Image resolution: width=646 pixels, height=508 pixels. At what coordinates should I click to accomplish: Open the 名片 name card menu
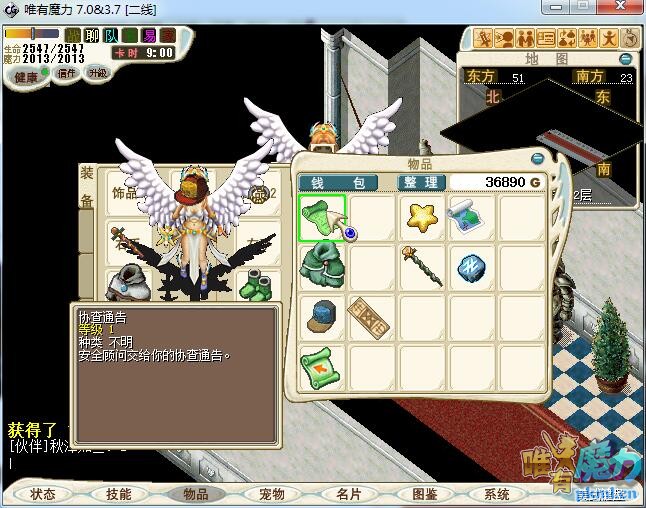[x=347, y=494]
